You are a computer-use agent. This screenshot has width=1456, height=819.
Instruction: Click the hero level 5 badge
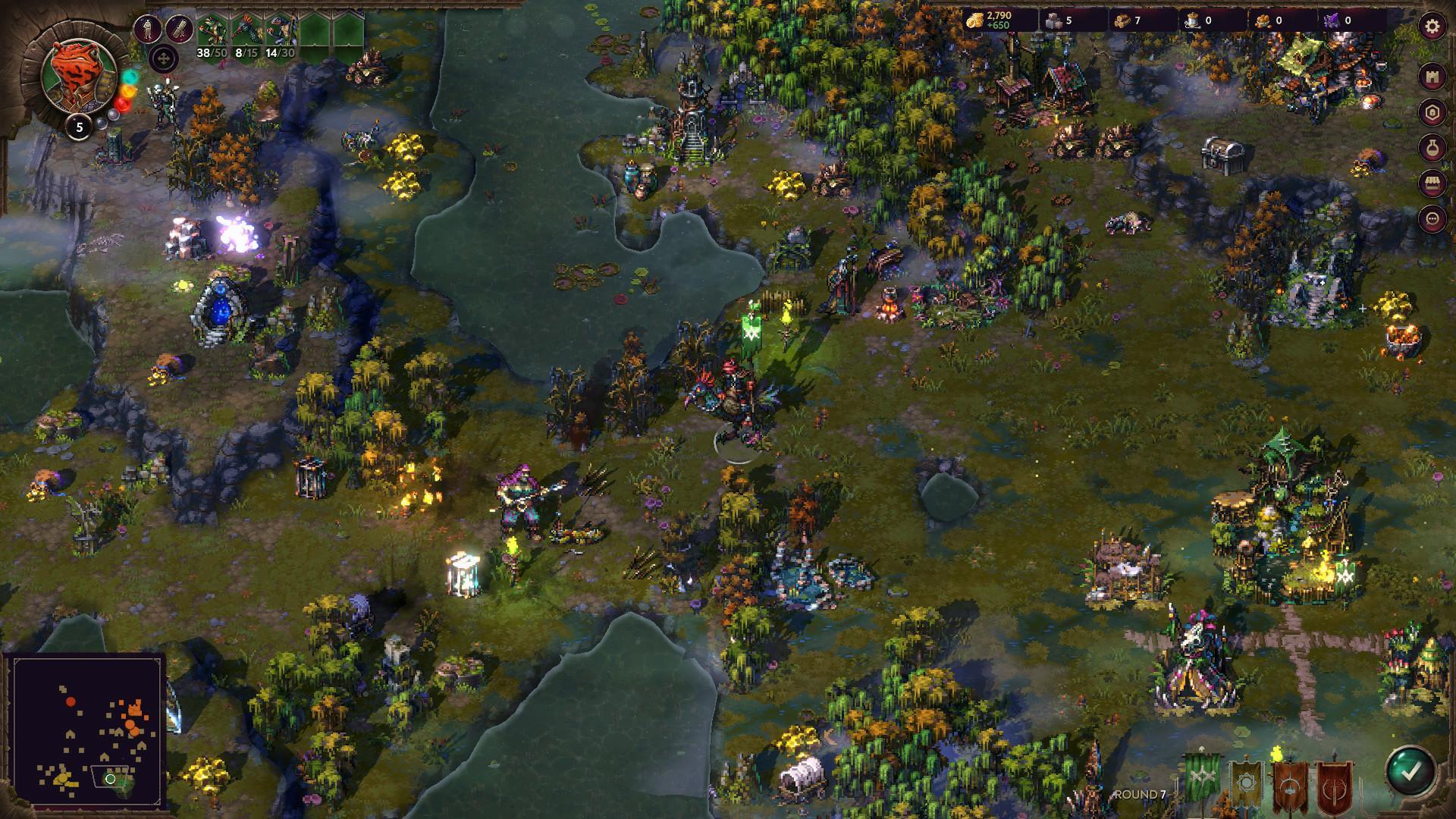pyautogui.click(x=78, y=127)
